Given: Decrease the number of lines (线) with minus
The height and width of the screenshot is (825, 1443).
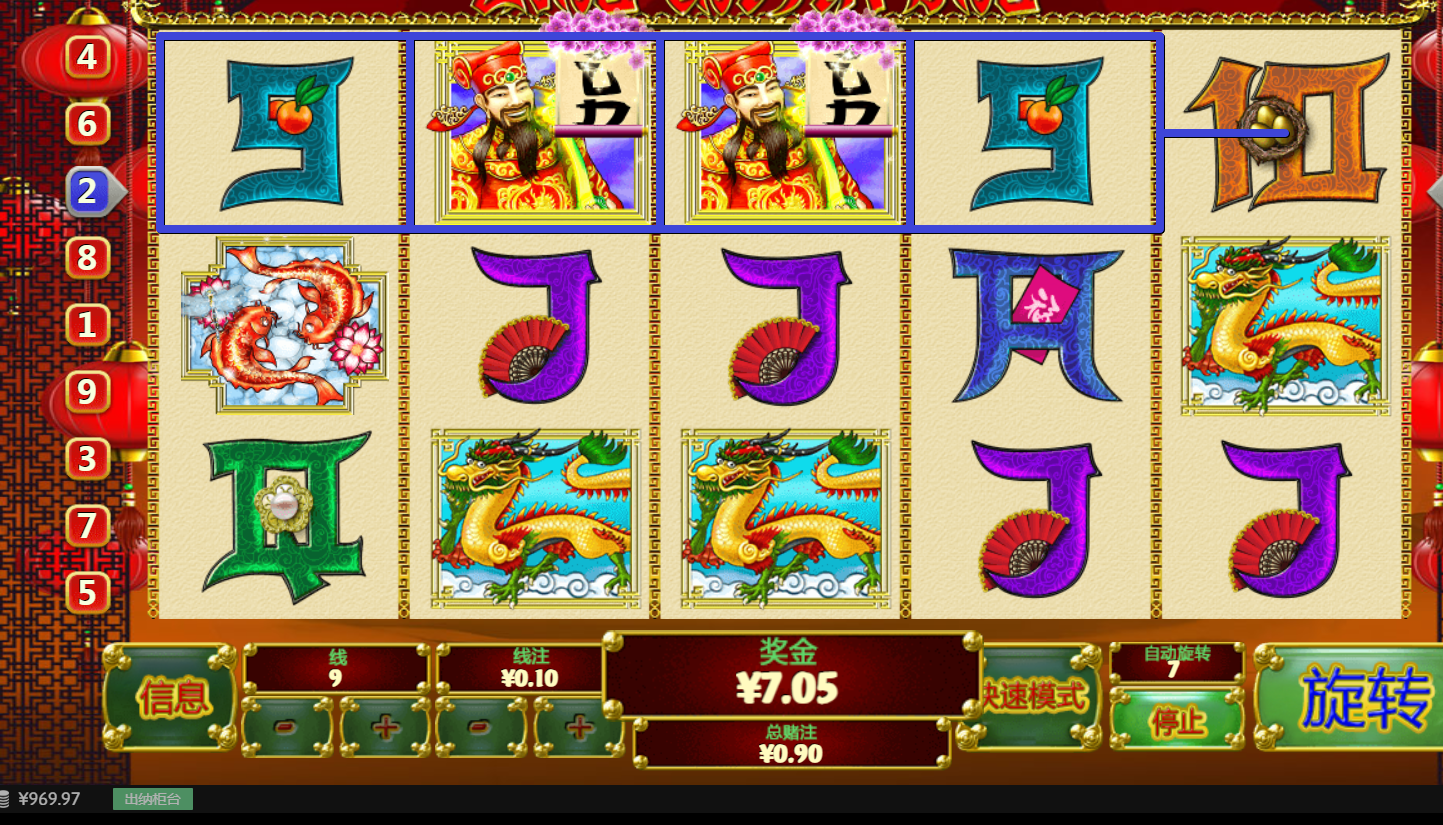Looking at the screenshot, I should (286, 727).
